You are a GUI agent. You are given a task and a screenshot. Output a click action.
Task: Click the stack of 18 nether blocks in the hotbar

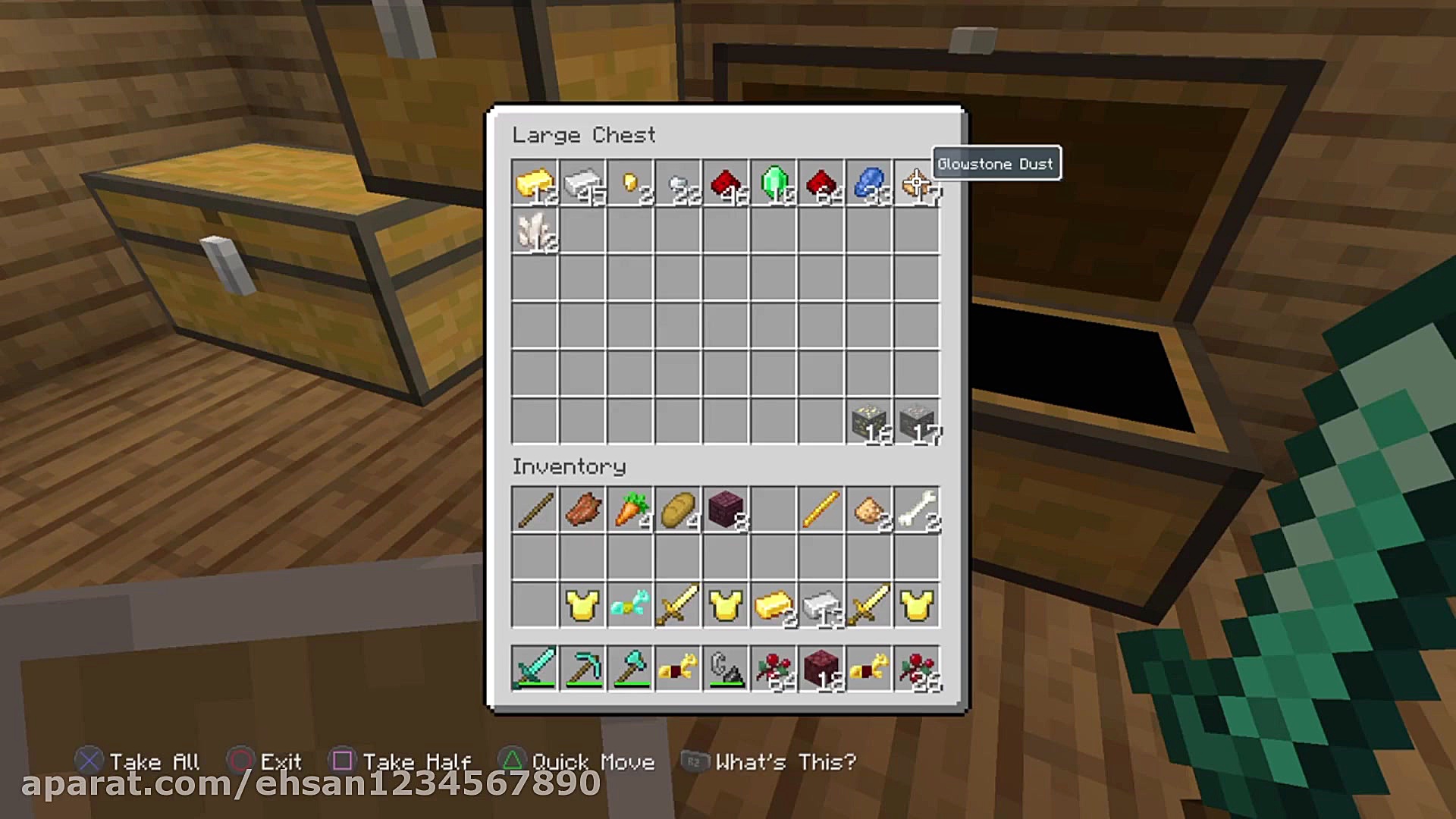coord(821,669)
